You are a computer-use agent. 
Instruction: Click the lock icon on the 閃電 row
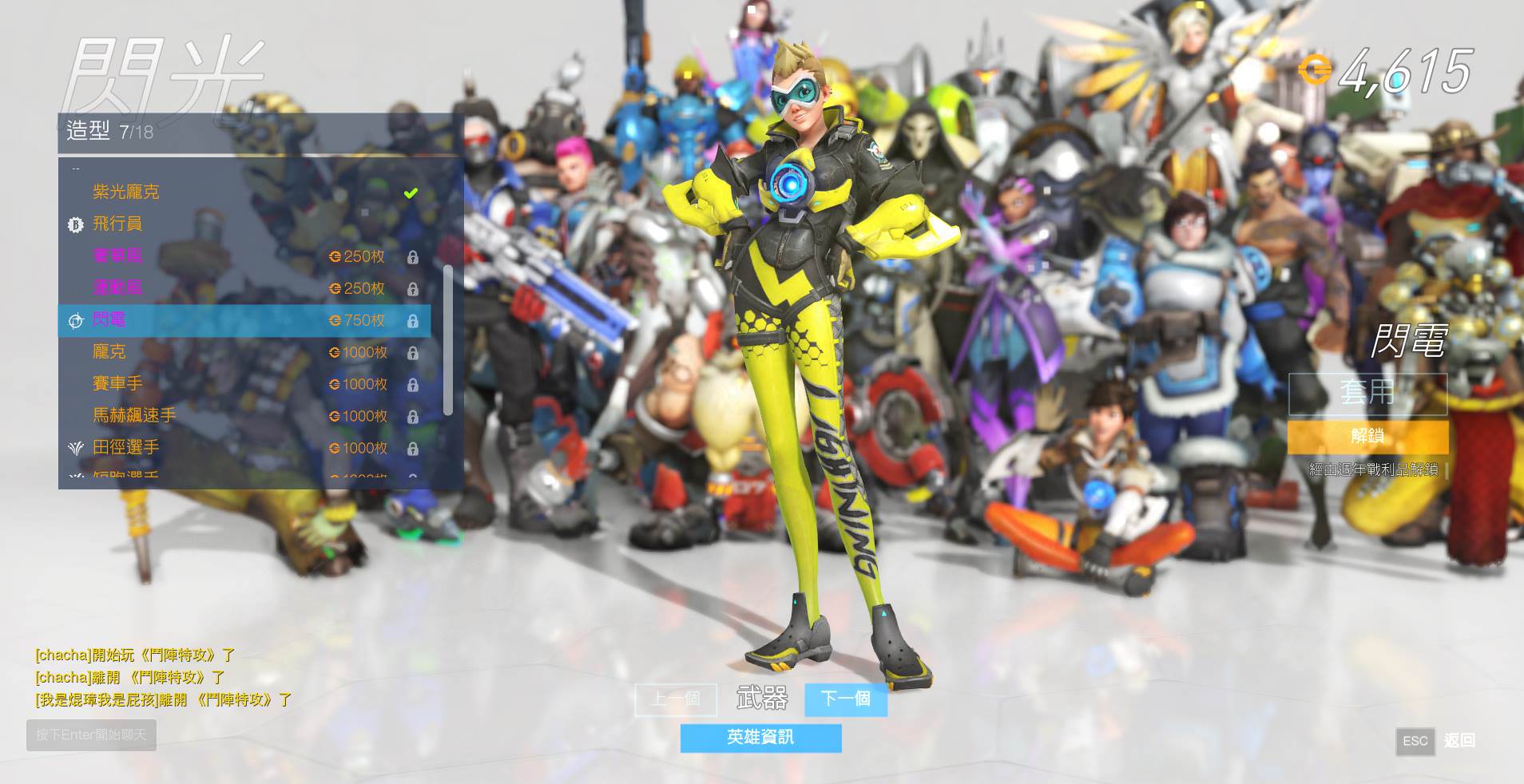[414, 320]
